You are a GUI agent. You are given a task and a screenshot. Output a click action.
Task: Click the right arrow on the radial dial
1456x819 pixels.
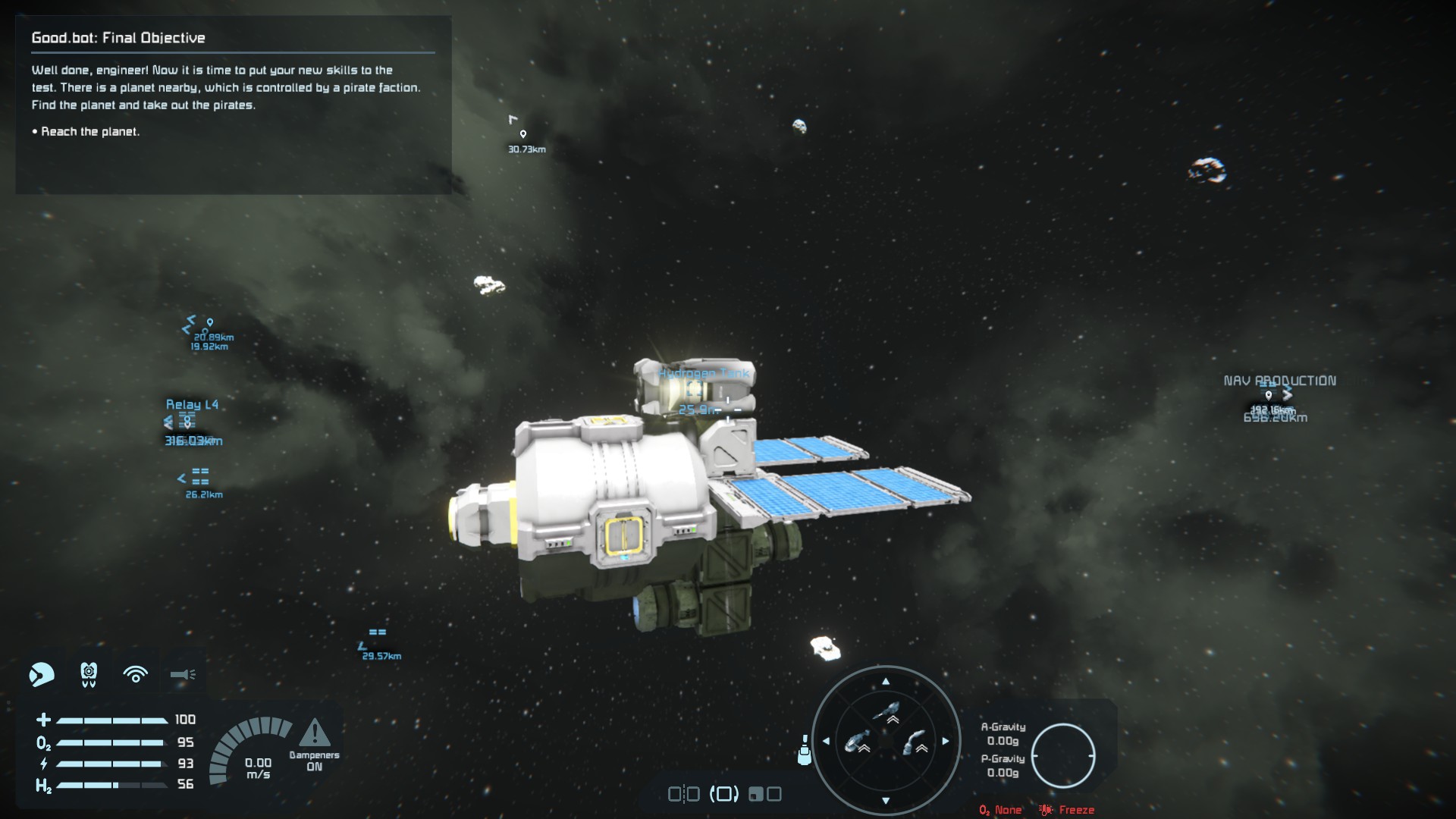coord(945,741)
